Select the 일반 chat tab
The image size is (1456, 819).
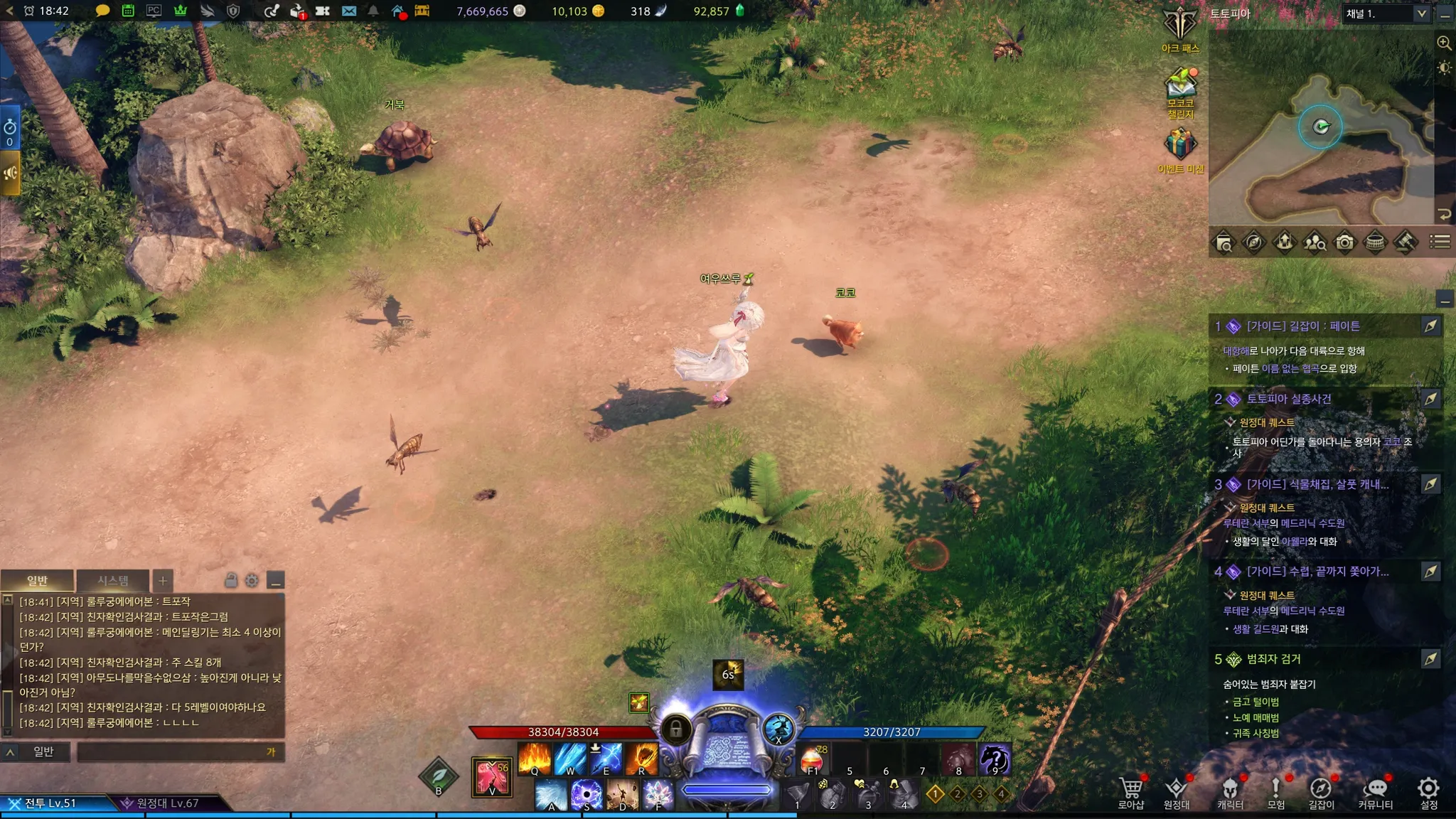tap(37, 581)
